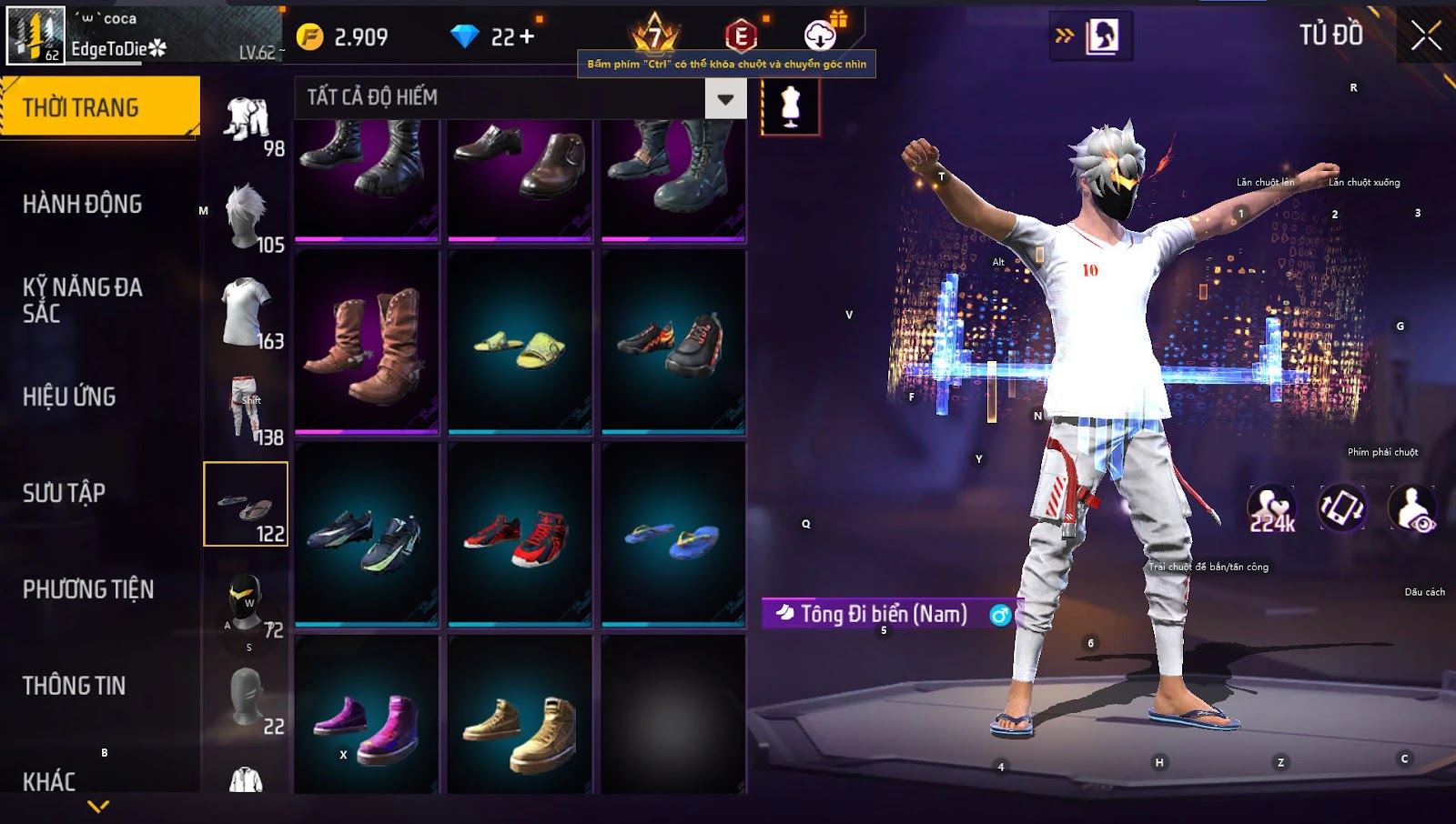
Task: Open the Kỹ Năng Đa Sắc section
Action: point(82,300)
